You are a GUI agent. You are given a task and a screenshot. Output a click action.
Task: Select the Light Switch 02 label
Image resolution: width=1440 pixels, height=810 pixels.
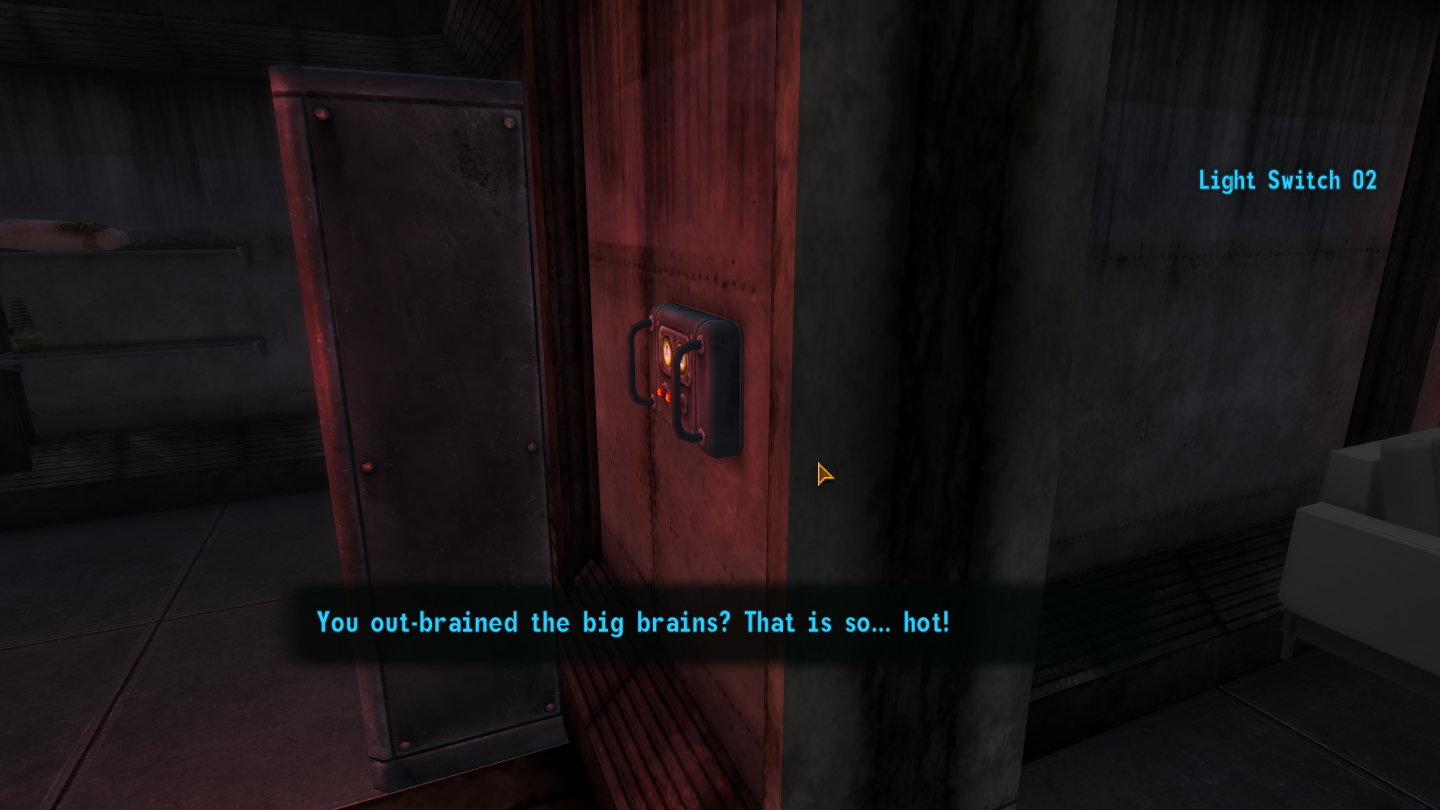pyautogui.click(x=1286, y=180)
